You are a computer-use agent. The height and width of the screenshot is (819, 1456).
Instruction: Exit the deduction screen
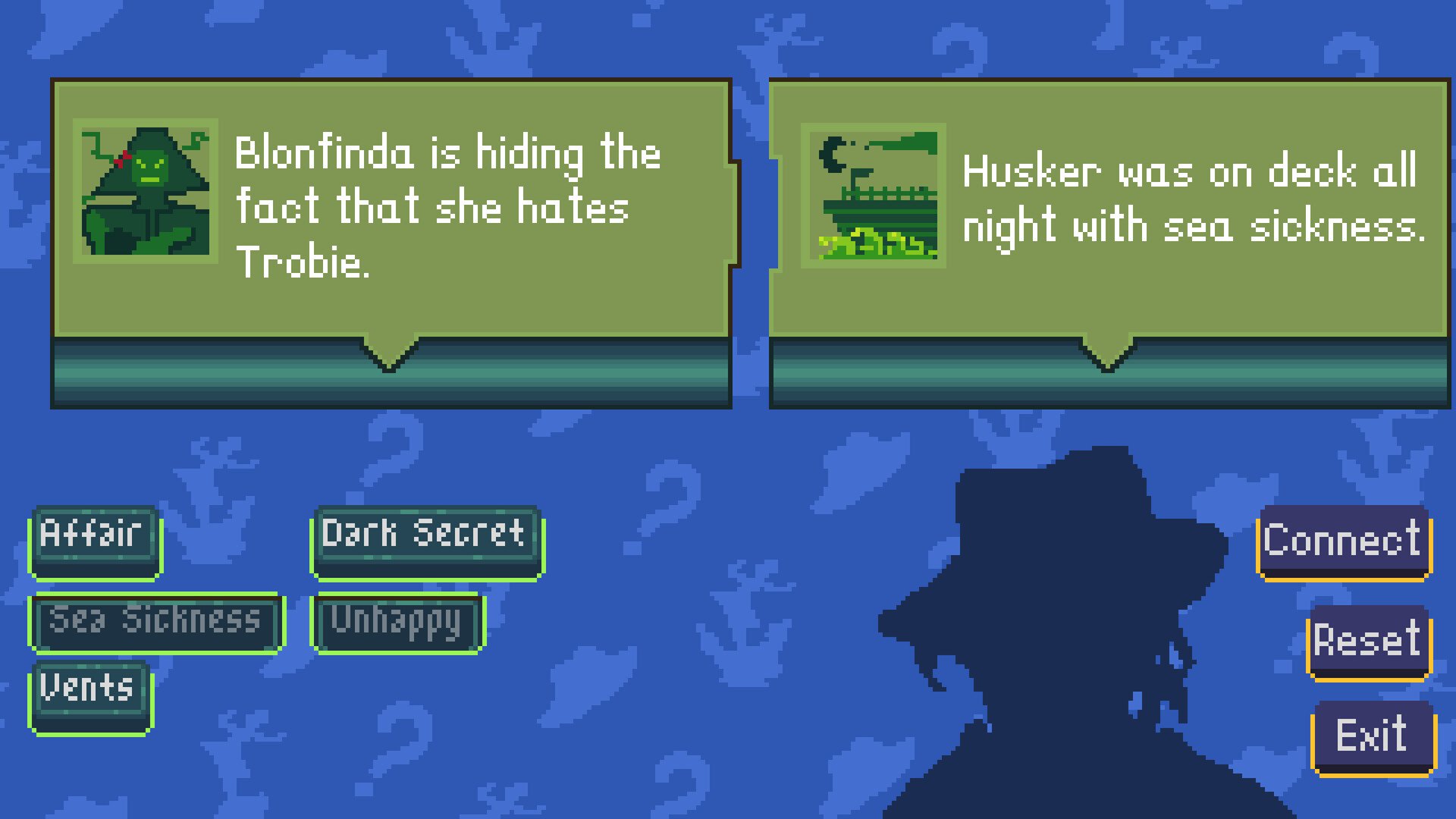click(x=1373, y=736)
